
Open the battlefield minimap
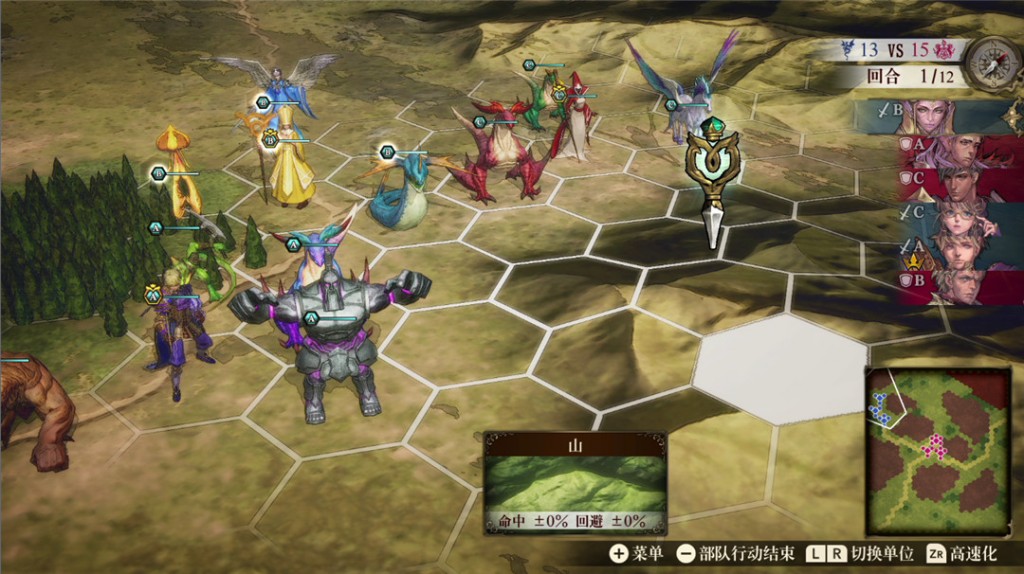[938, 450]
